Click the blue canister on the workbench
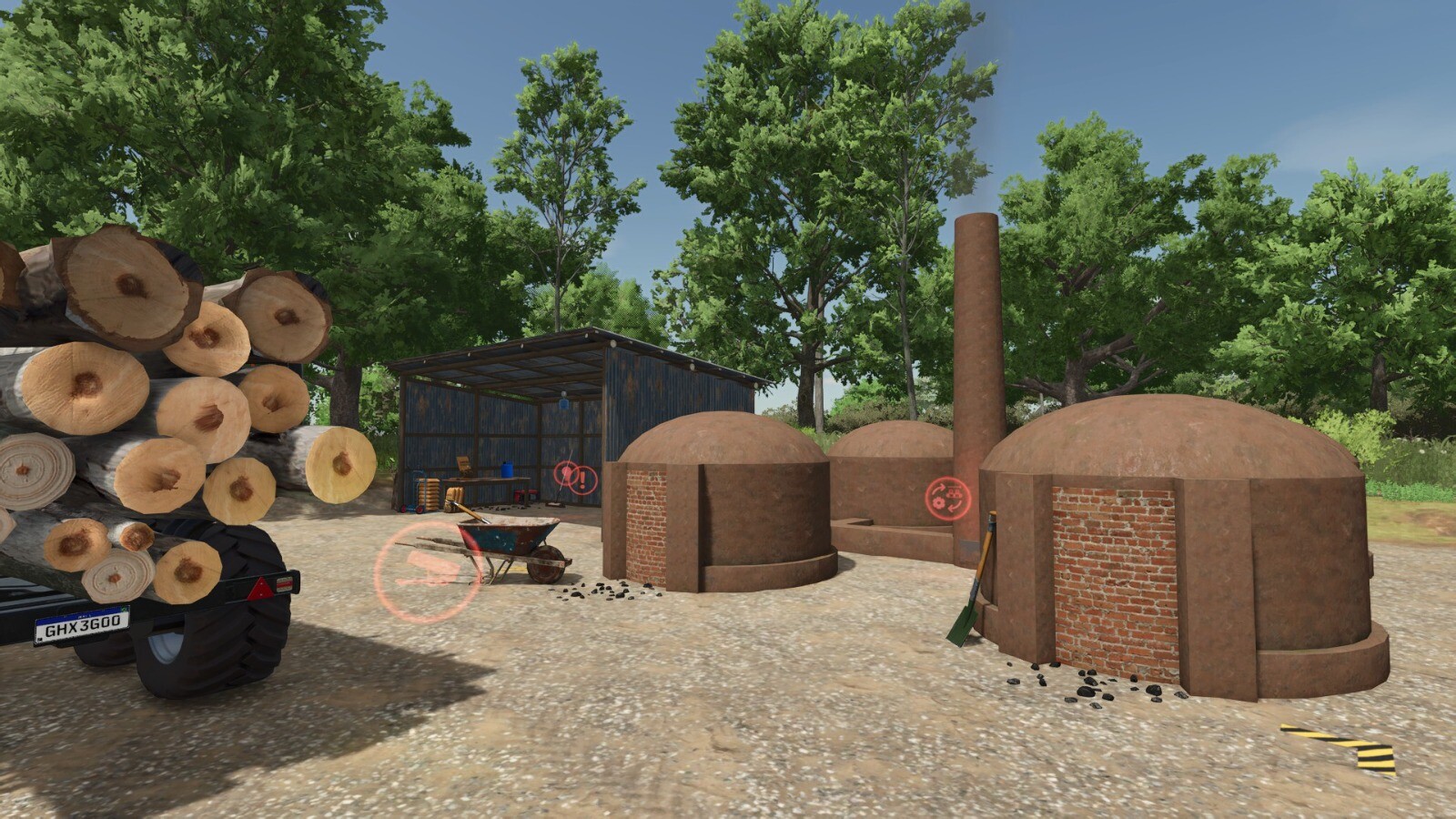The image size is (1456, 819). 507,469
